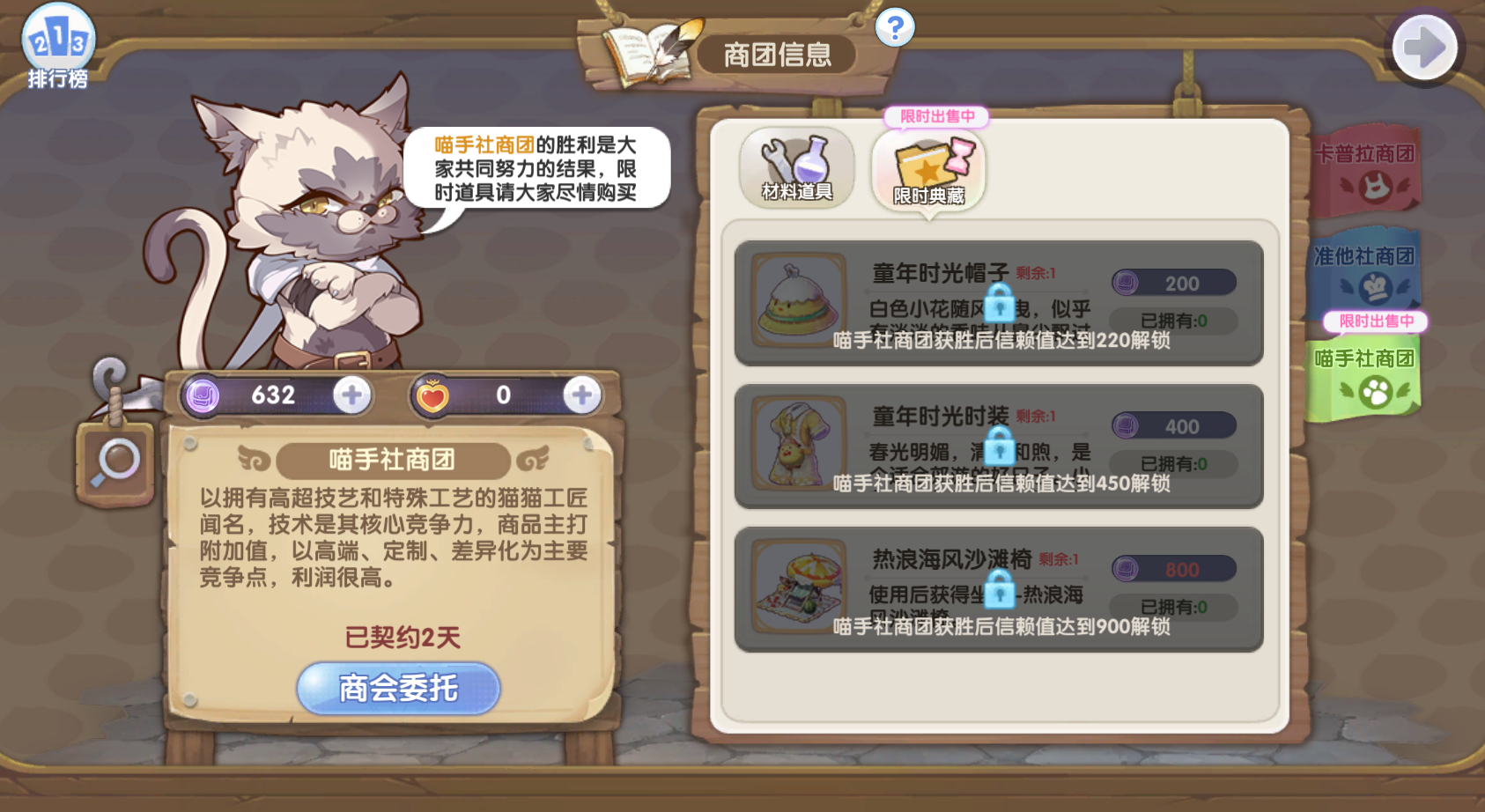Toggle the 限时出售中 banner tag
This screenshot has height=812, width=1485.
(938, 117)
